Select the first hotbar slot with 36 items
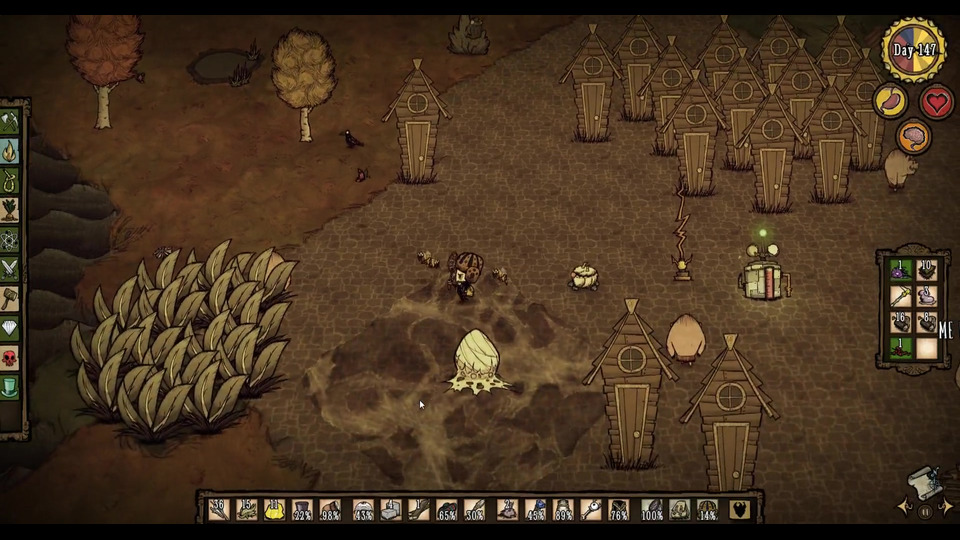Image resolution: width=960 pixels, height=540 pixels. [x=219, y=509]
